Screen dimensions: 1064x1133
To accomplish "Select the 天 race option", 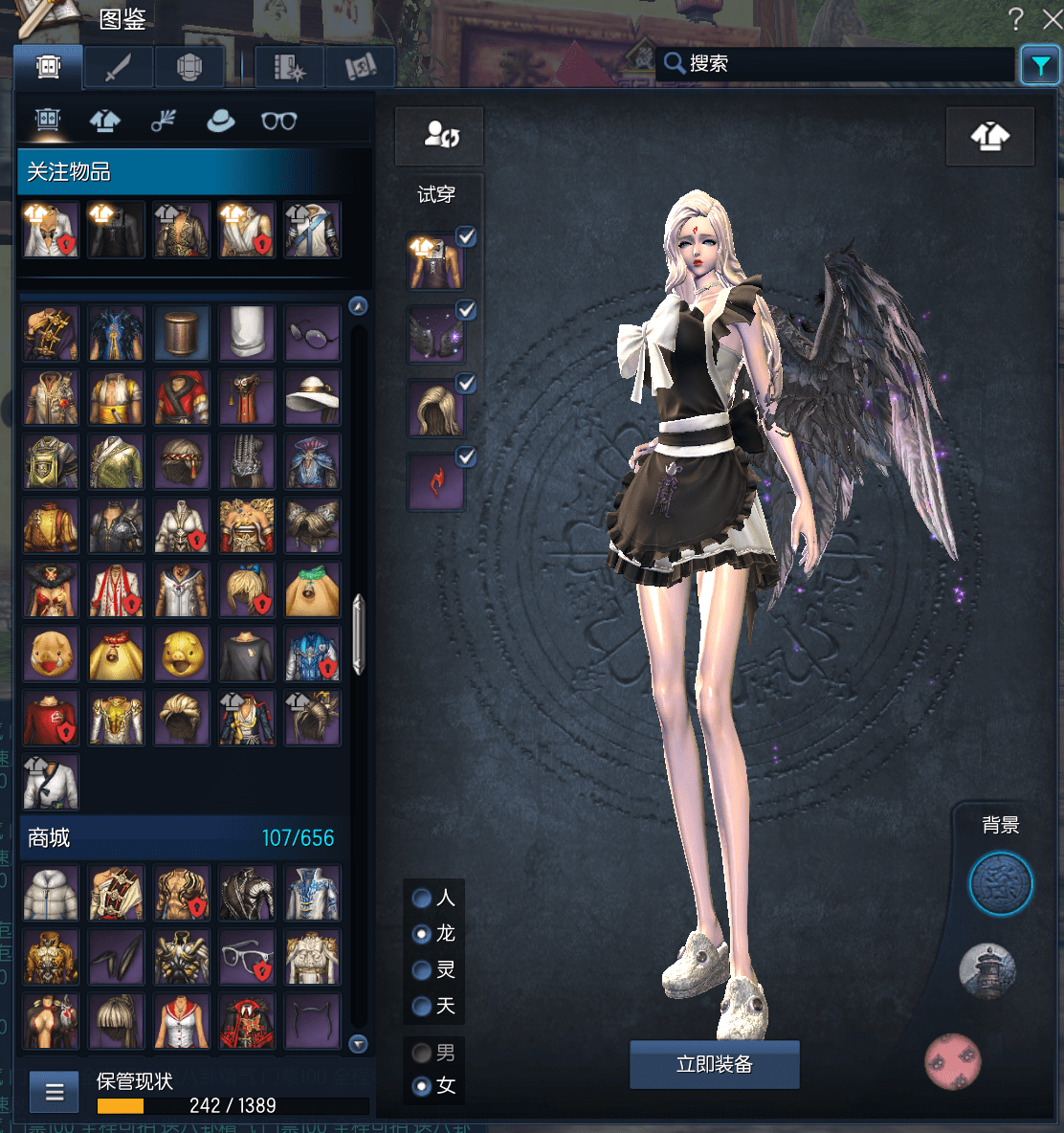I will click(x=422, y=1007).
